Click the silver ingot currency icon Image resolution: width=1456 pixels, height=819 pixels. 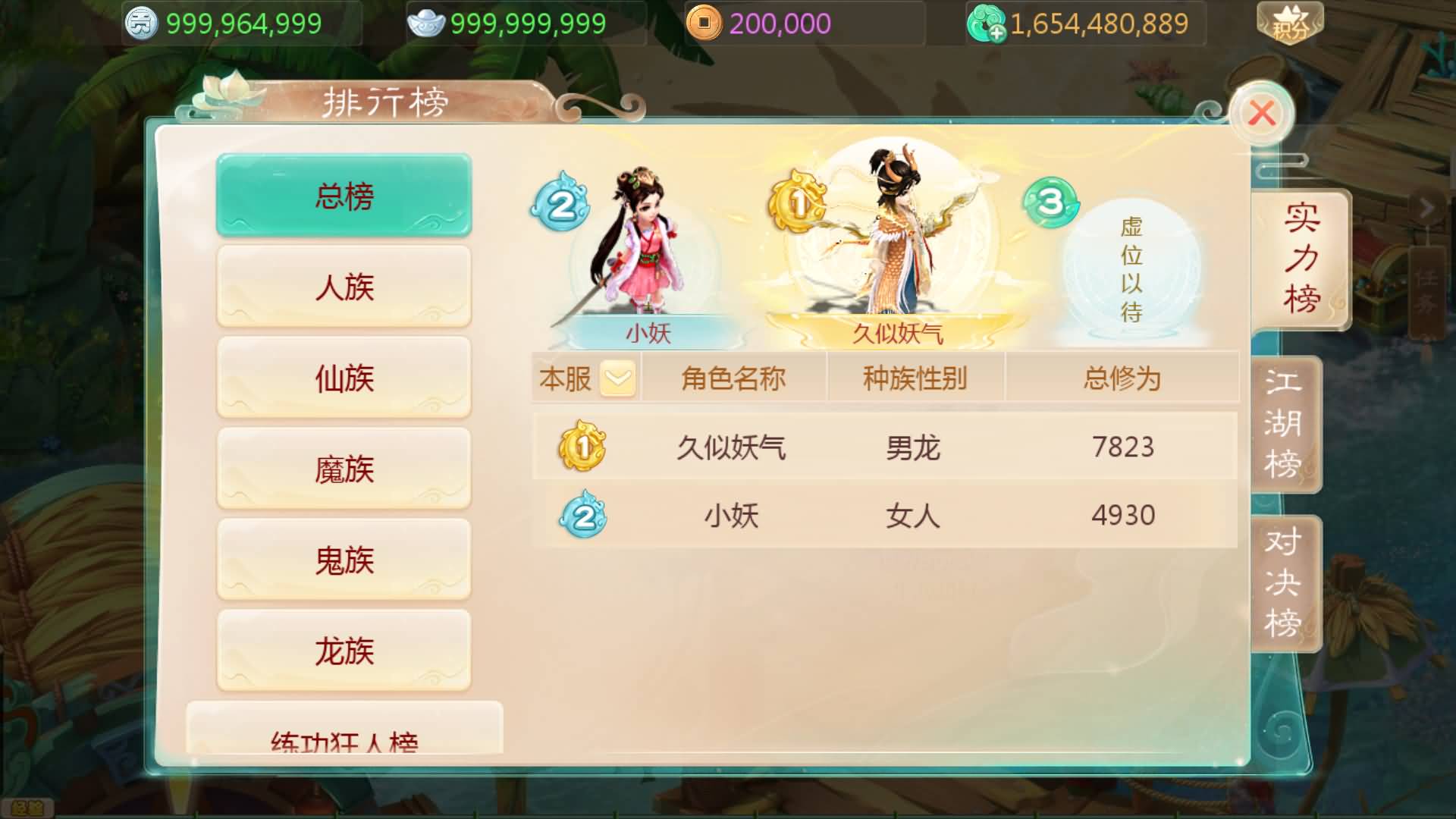[427, 24]
